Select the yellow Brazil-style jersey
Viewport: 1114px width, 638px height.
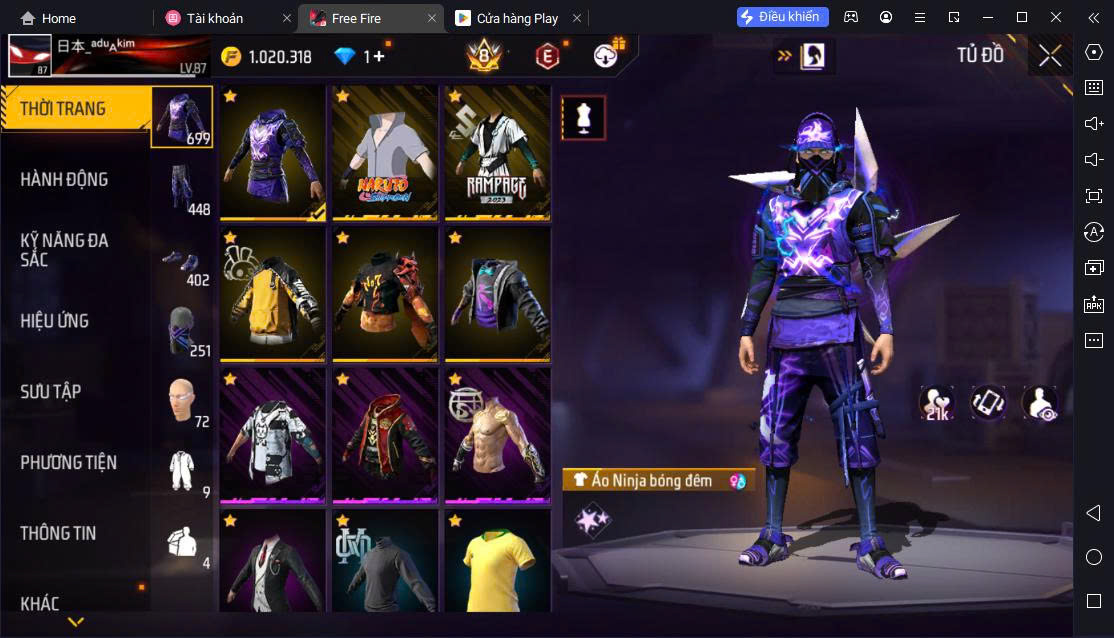pyautogui.click(x=497, y=562)
